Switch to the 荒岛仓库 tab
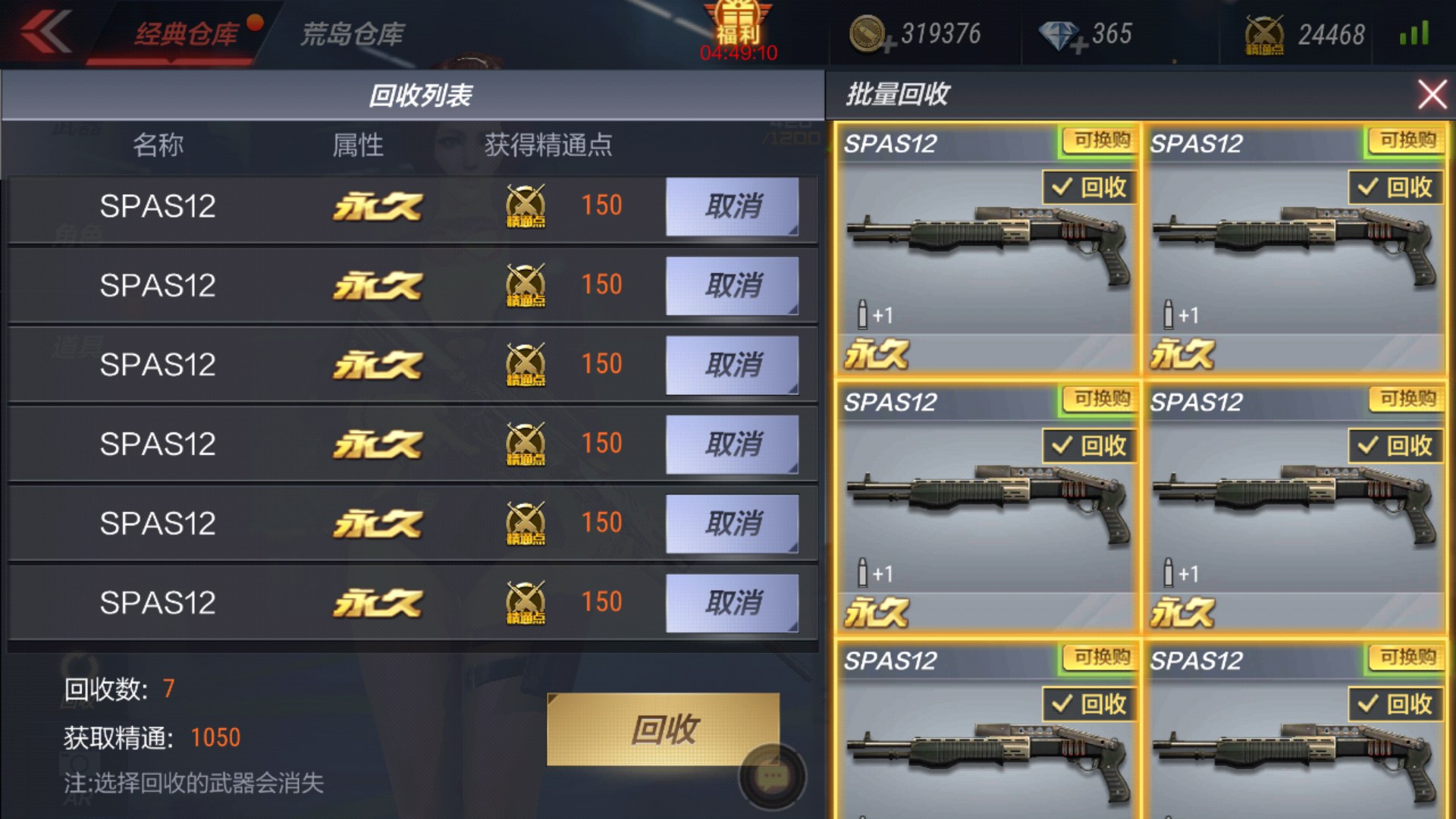The image size is (1456, 819). click(x=353, y=34)
